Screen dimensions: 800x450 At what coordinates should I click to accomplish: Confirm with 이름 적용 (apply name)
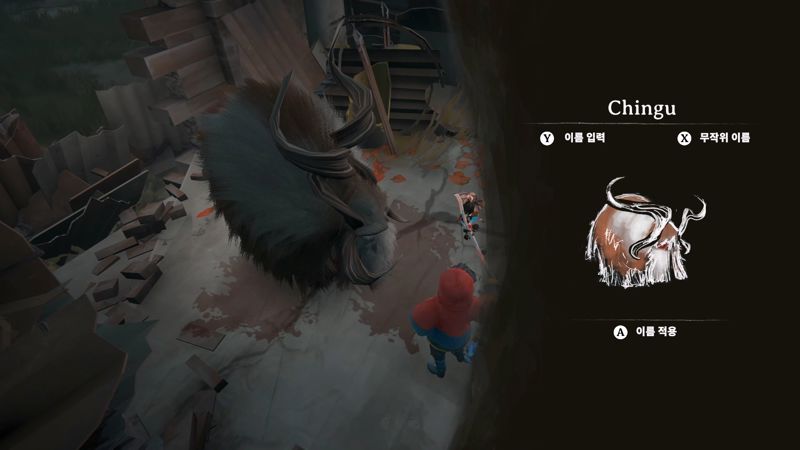645,332
